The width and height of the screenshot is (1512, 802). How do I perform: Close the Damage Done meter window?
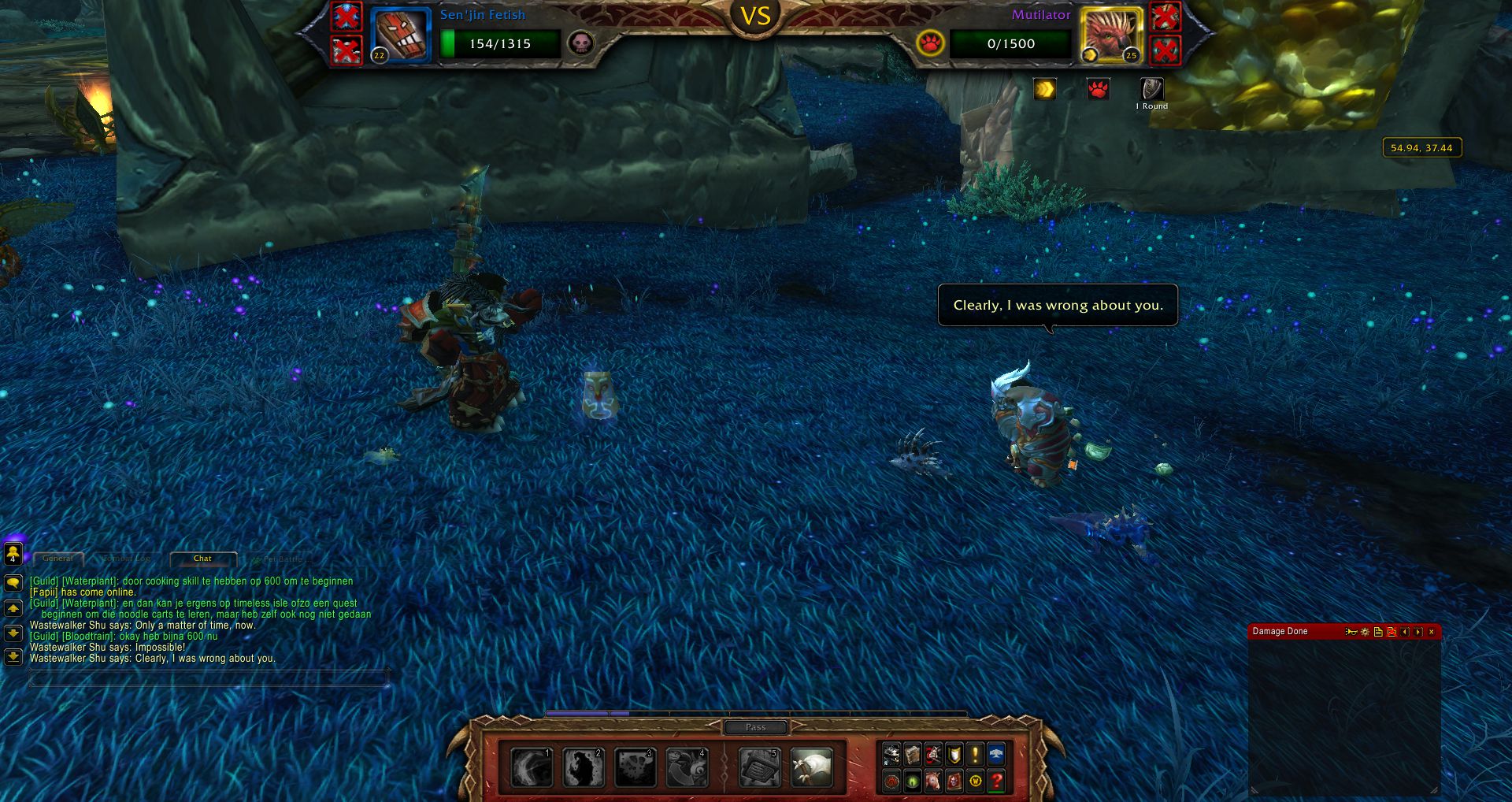pos(1431,632)
